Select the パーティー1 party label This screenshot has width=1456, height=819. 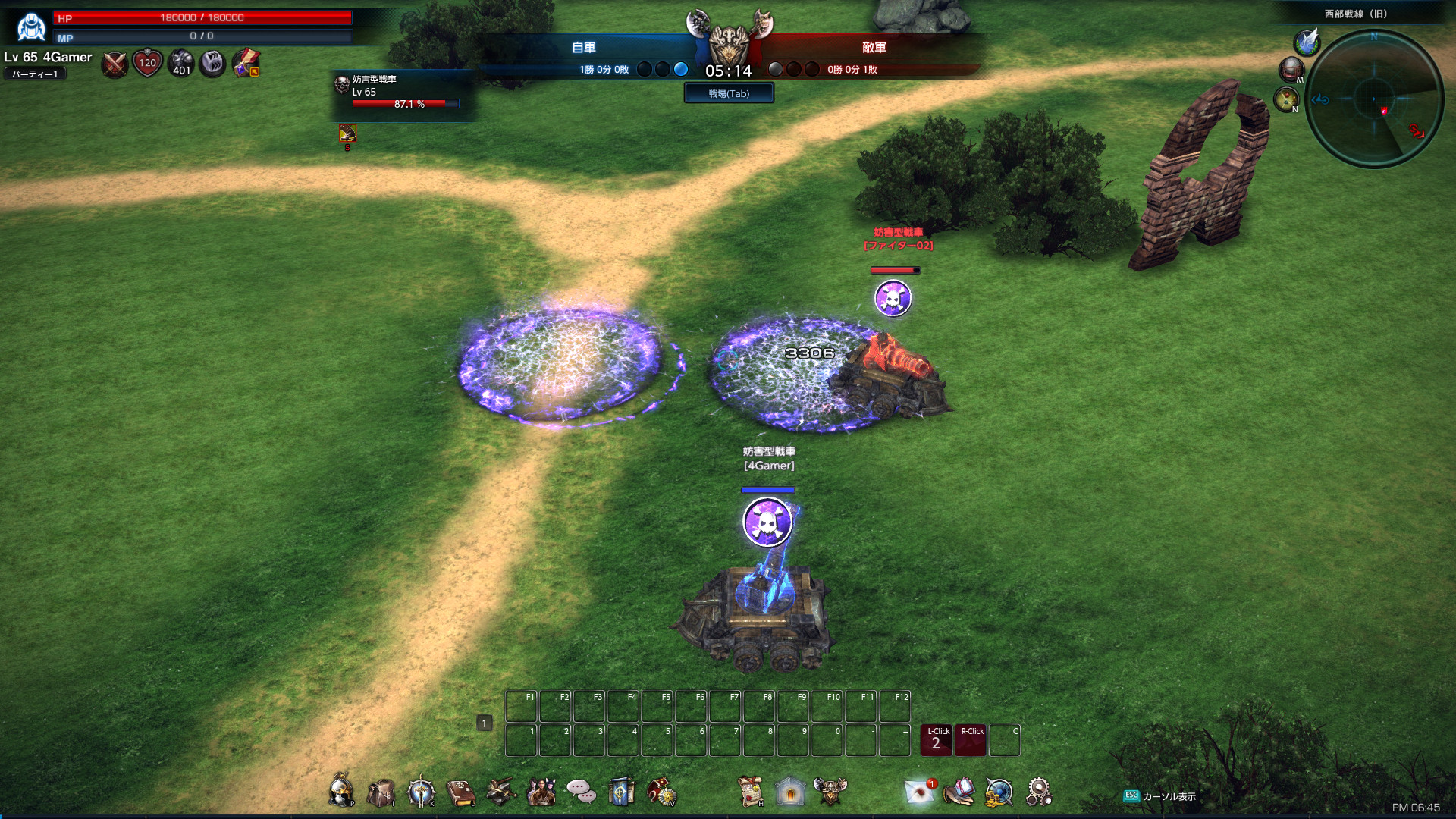(x=35, y=74)
